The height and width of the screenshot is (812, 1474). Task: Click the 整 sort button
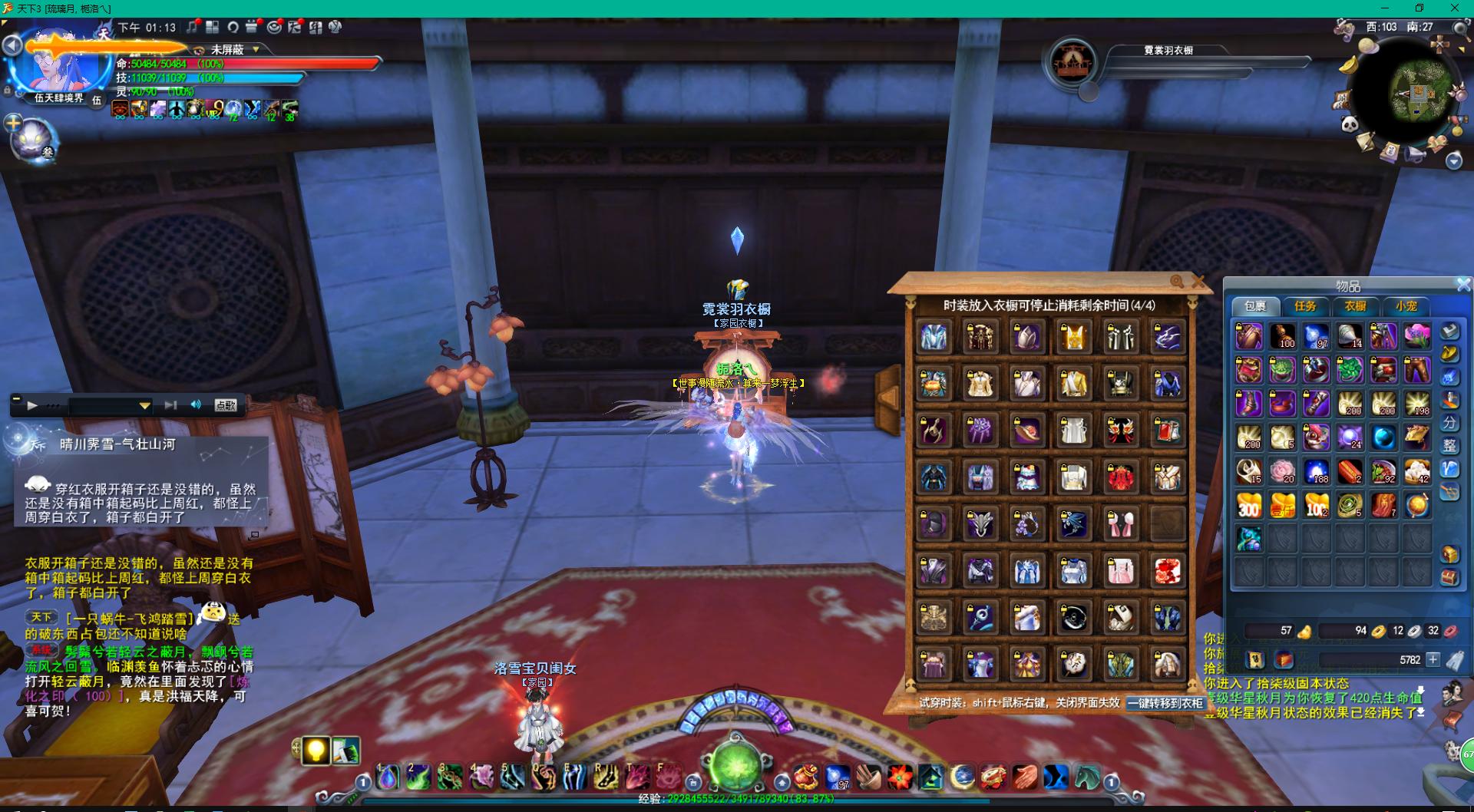coord(1449,446)
